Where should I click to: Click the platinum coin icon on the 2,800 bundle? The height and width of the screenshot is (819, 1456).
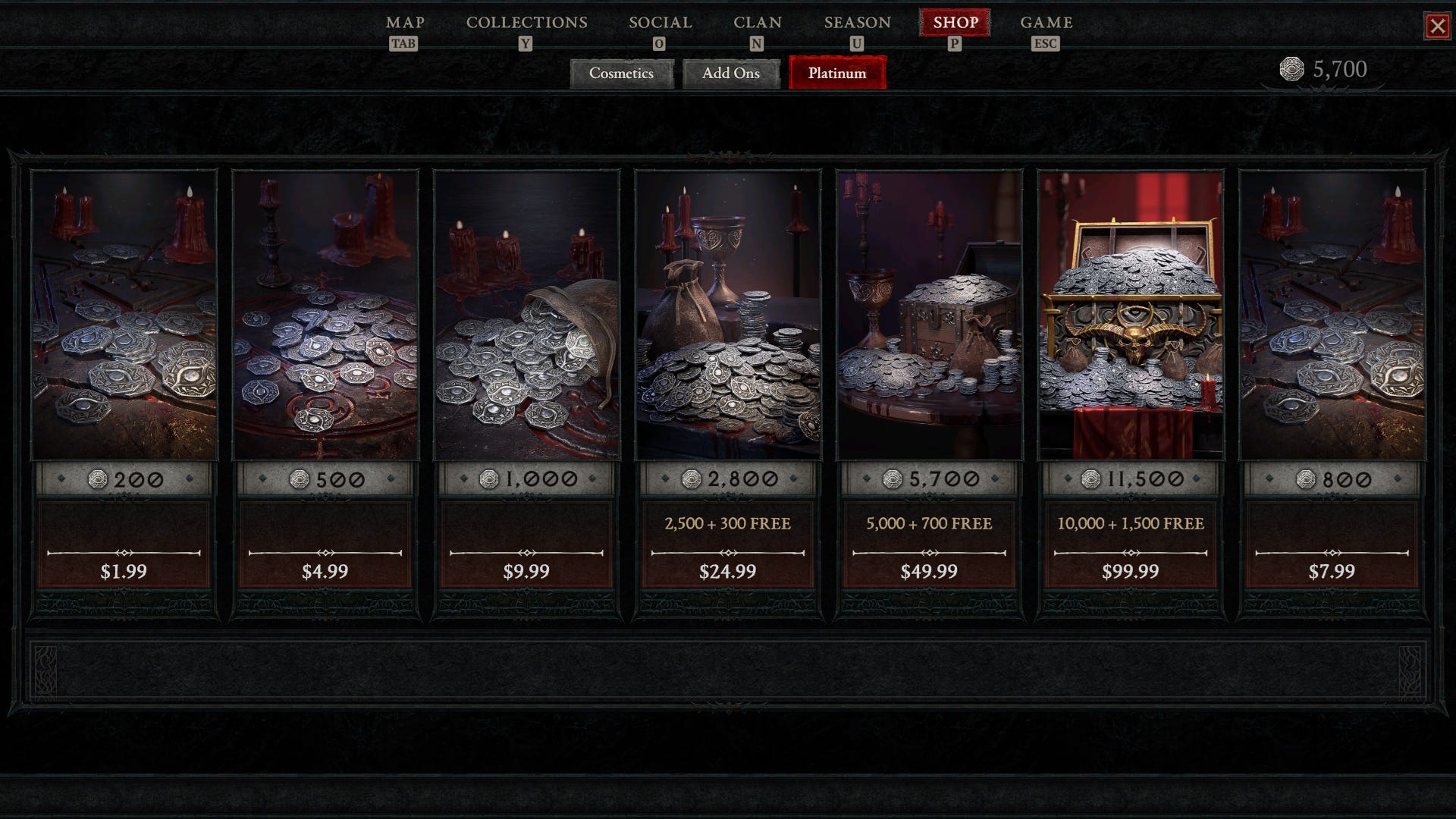(690, 478)
